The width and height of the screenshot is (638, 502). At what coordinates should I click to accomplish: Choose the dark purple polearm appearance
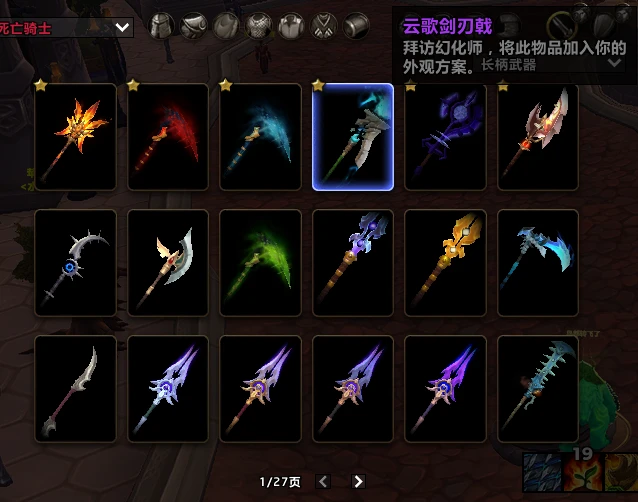[445, 137]
